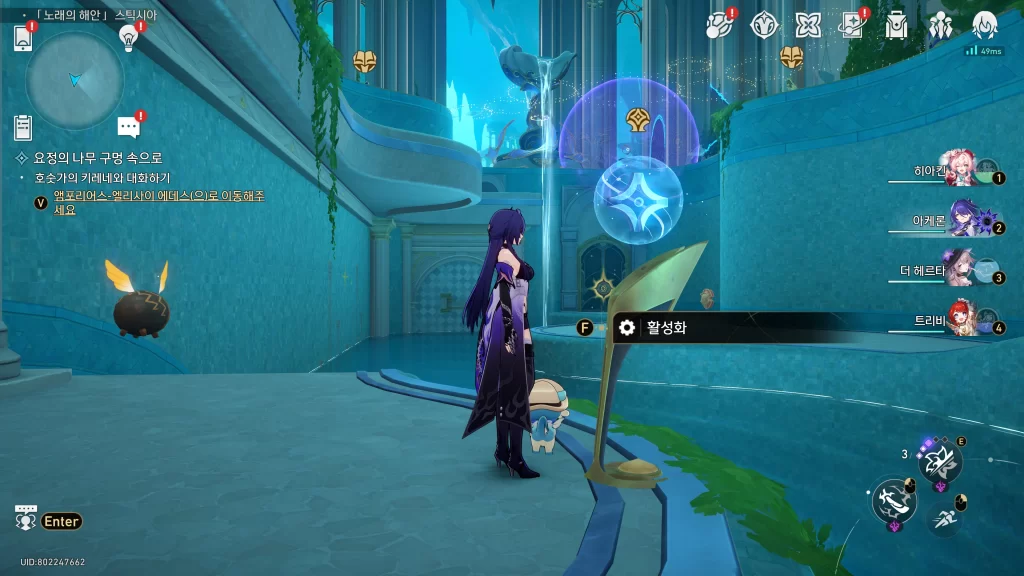Viewport: 1024px width, 576px height.
Task: Click the circular minimap
Action: [75, 80]
